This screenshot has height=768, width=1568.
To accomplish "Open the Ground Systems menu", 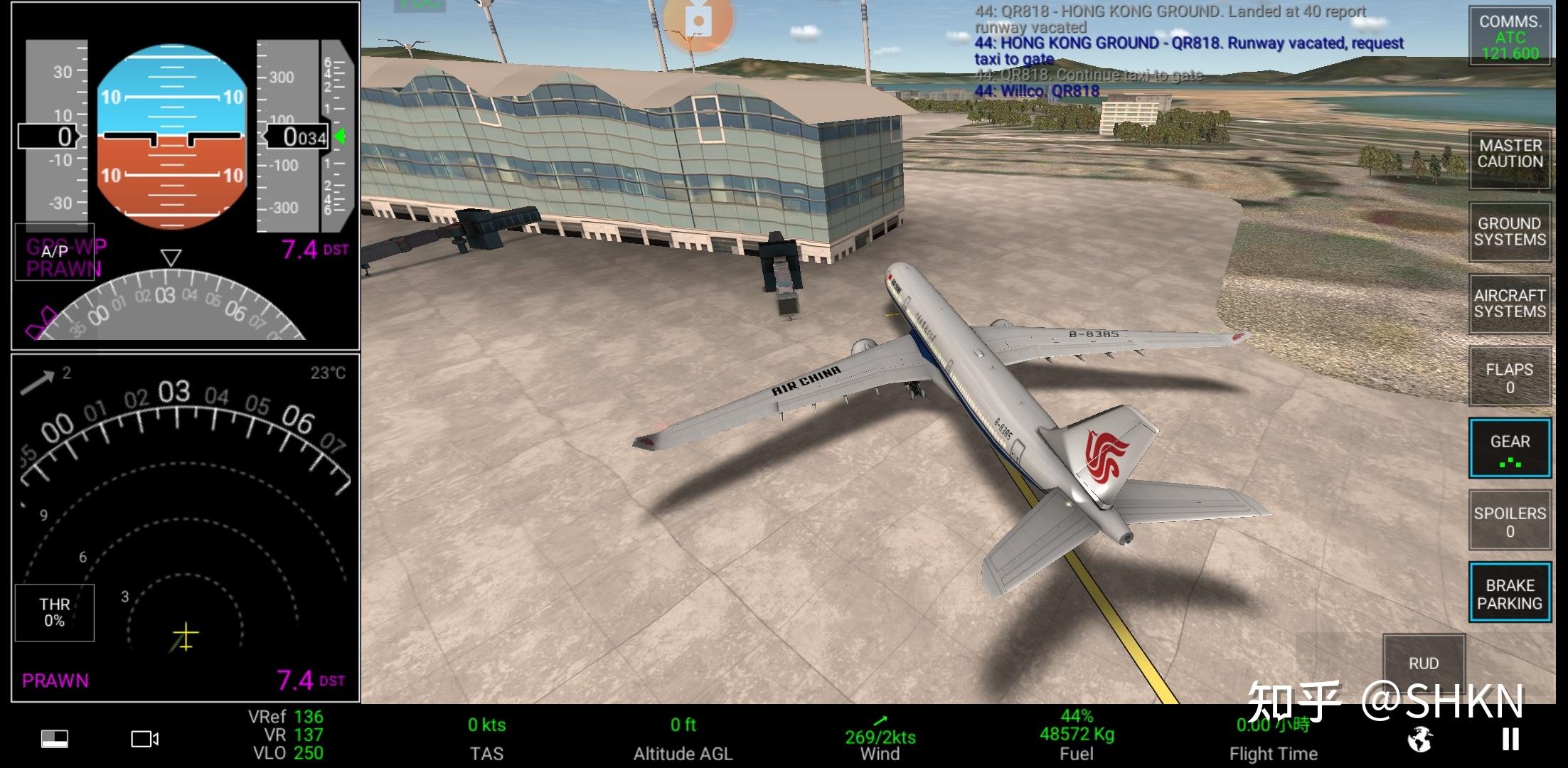I will pos(1510,232).
